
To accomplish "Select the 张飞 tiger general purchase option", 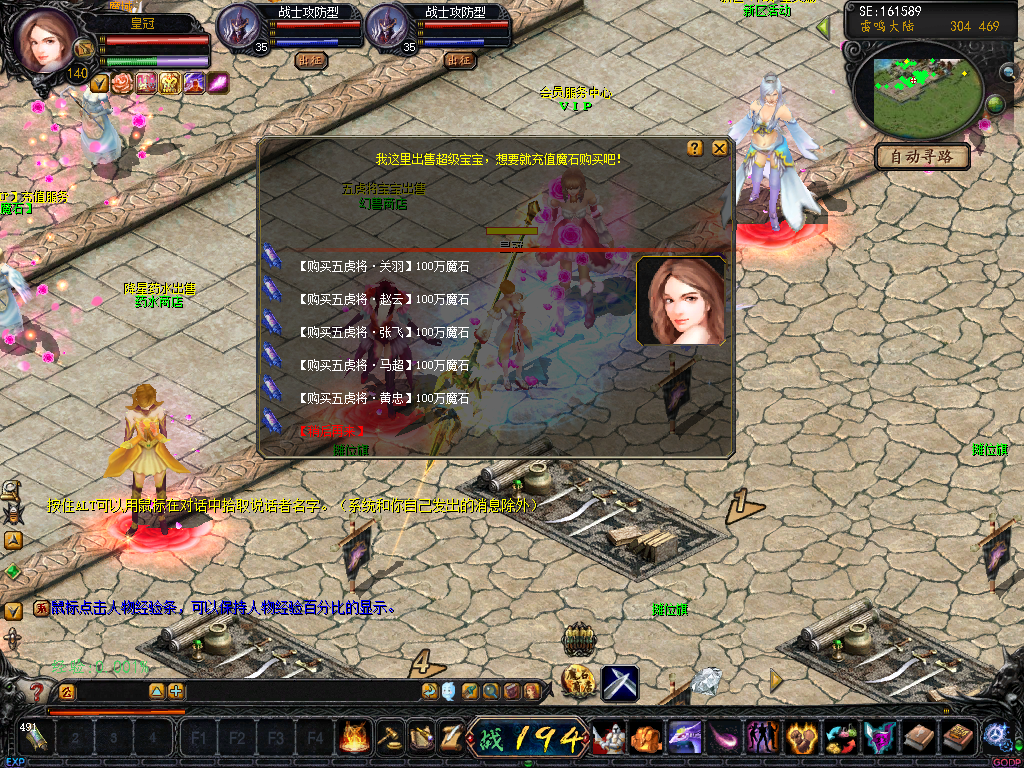I will point(383,332).
